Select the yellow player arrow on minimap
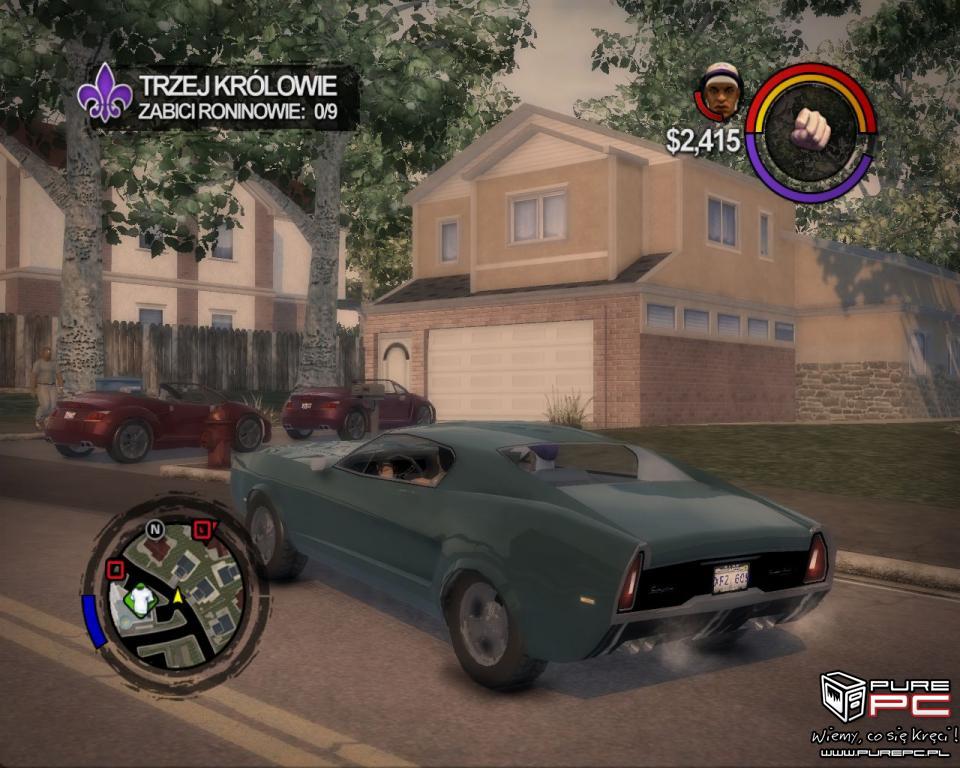Image resolution: width=960 pixels, height=768 pixels. [x=178, y=597]
